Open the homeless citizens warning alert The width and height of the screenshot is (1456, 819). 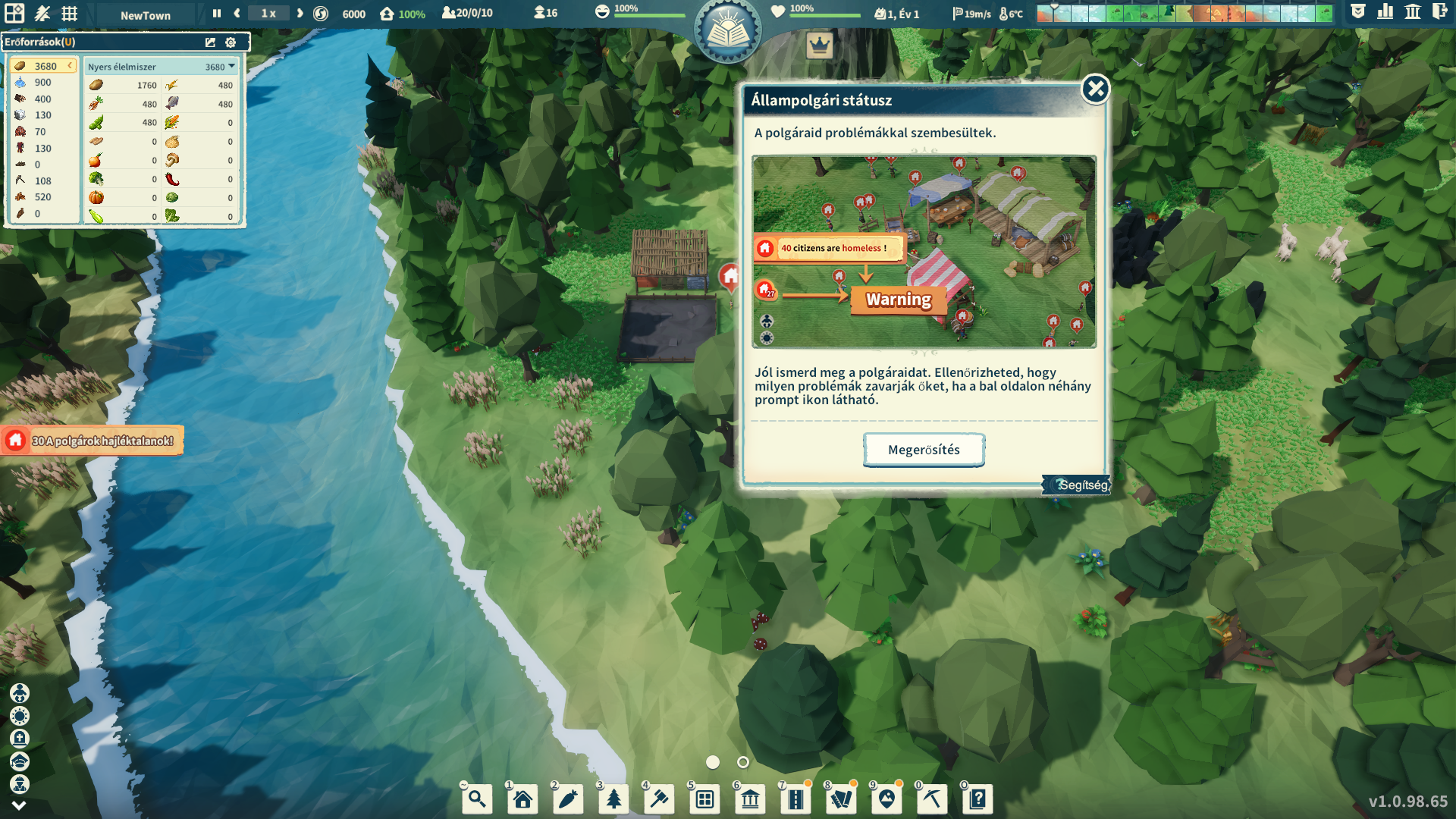[93, 441]
